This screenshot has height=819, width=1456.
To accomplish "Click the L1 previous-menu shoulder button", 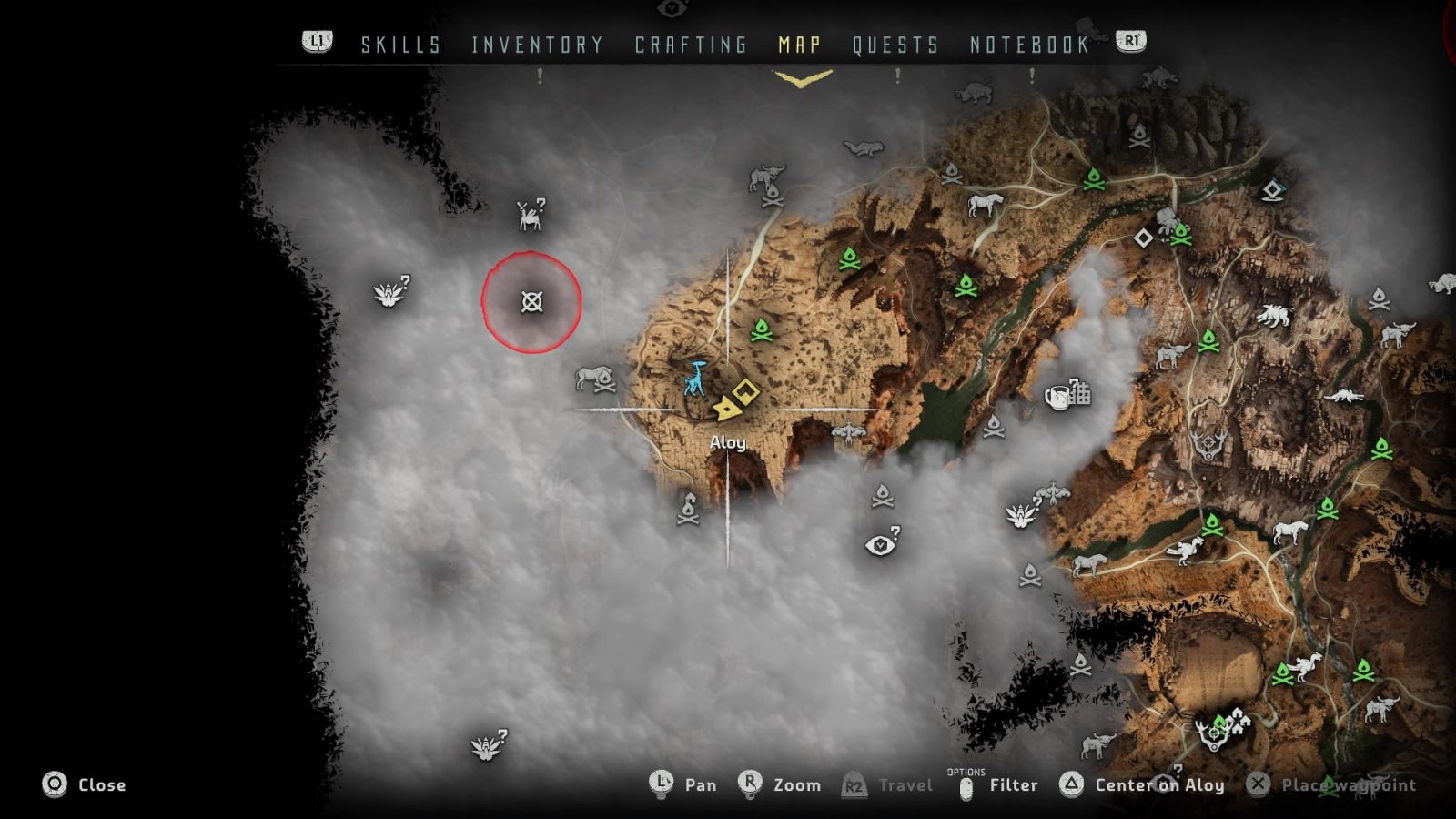I will click(314, 41).
